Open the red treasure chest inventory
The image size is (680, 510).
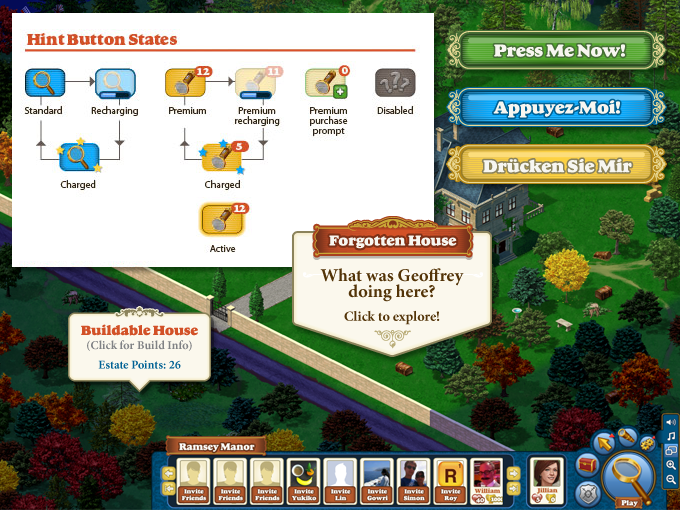pos(587,465)
